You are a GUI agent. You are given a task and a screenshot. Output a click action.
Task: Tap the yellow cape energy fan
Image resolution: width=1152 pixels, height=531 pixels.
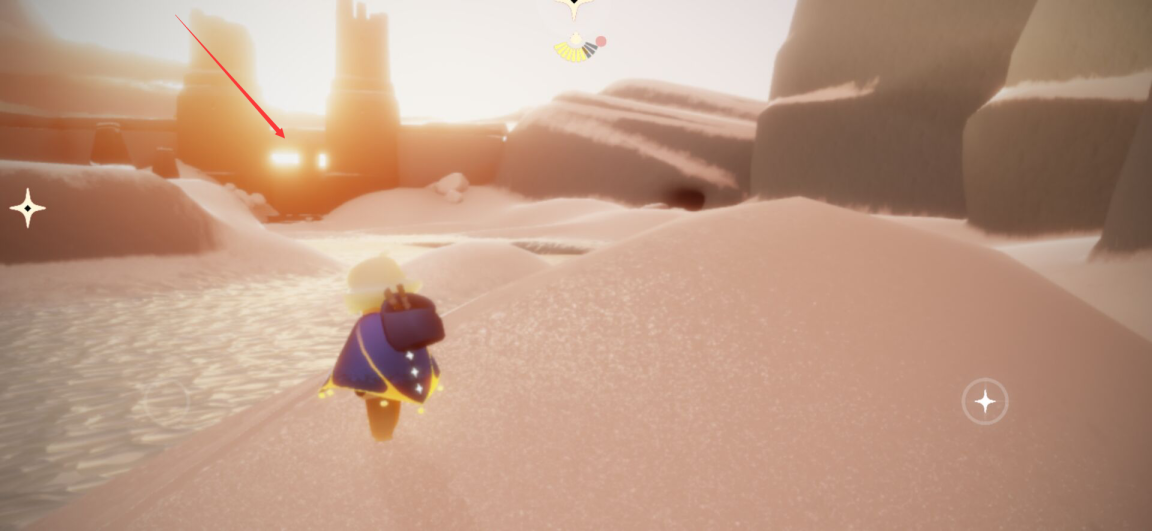(x=574, y=48)
